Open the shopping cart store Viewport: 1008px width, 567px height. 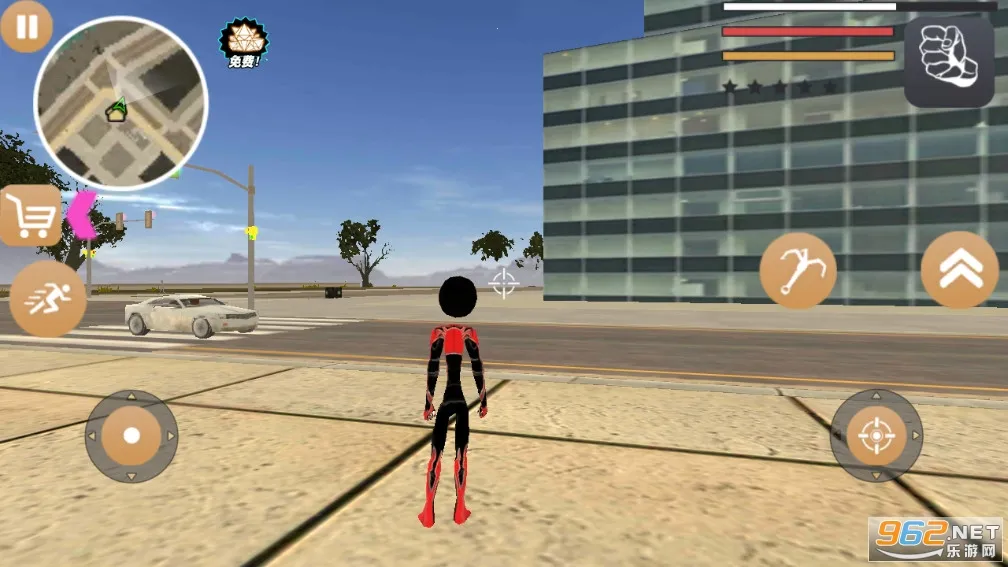pos(29,215)
